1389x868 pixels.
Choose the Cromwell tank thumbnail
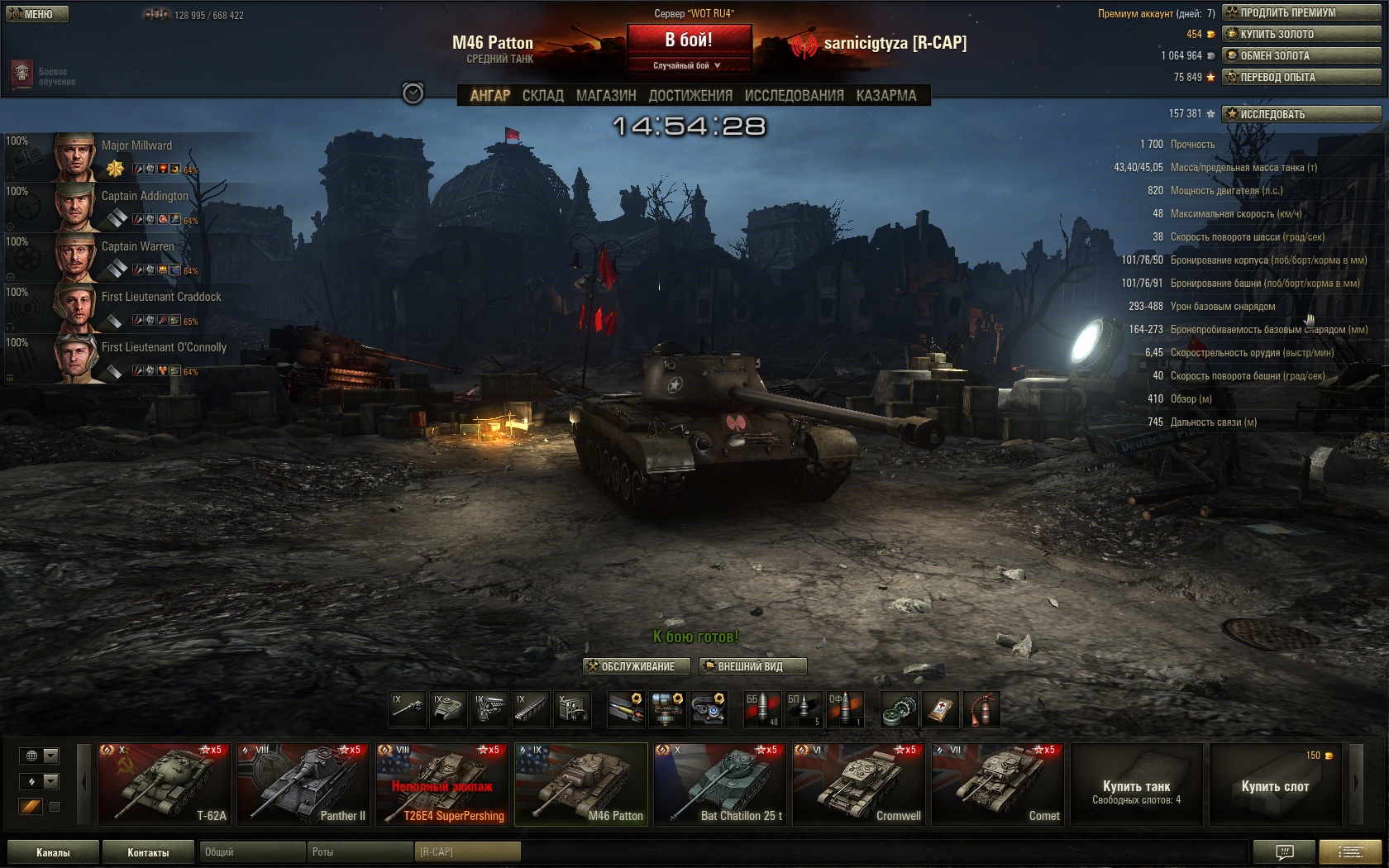coord(858,784)
